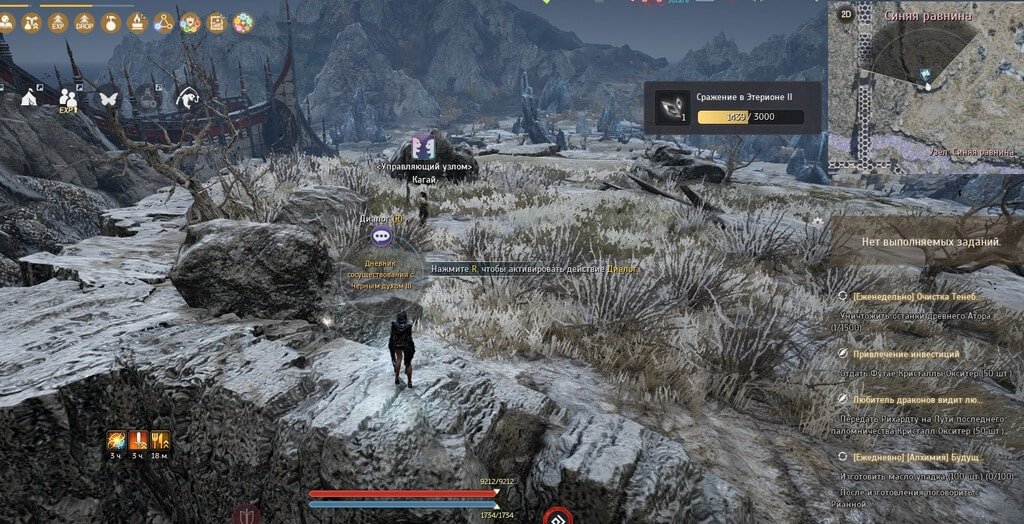Select the weekly Очистка Тенеб quest
The image size is (1024, 524).
tap(916, 297)
